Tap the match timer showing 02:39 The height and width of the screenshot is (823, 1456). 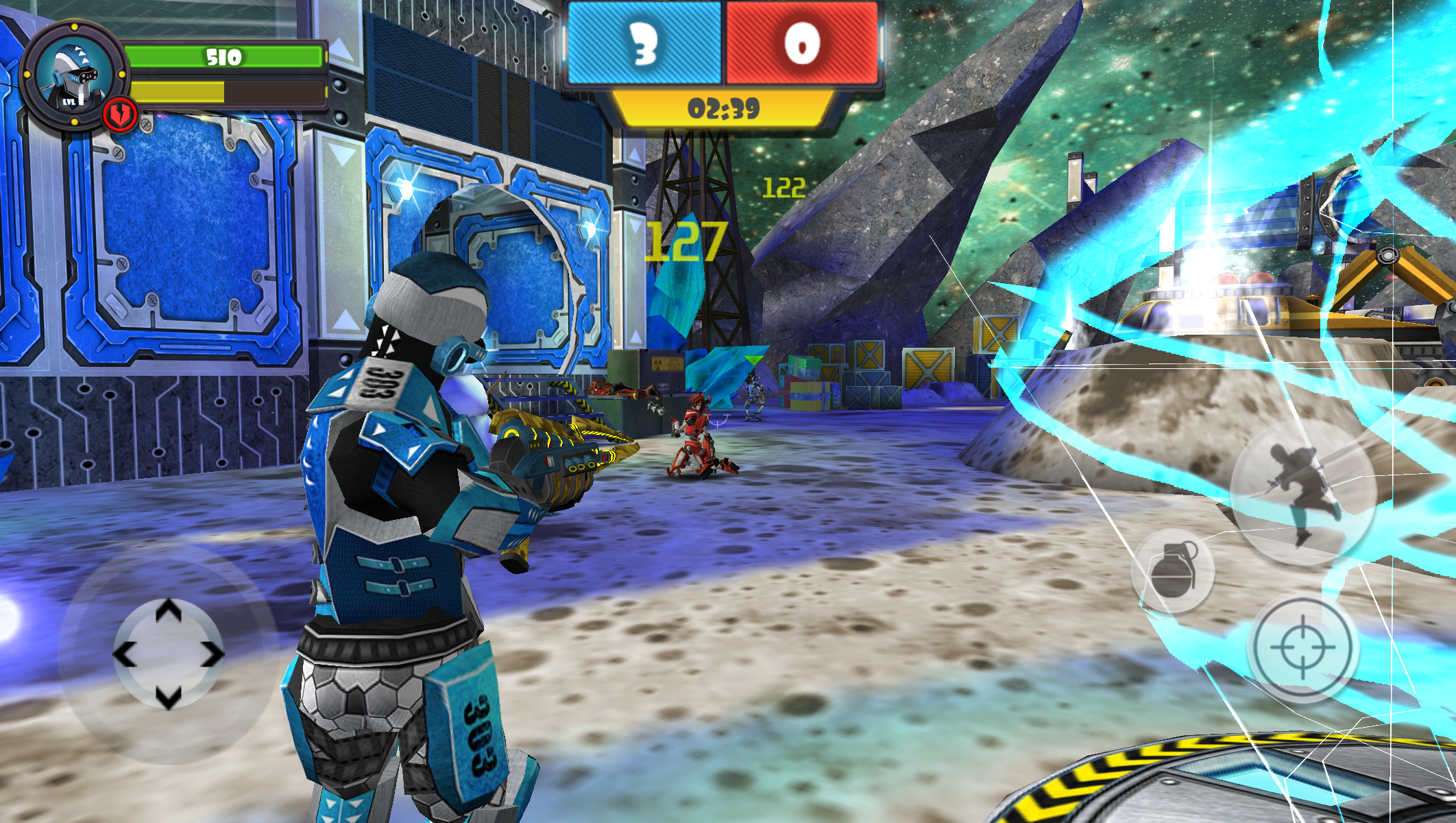723,106
